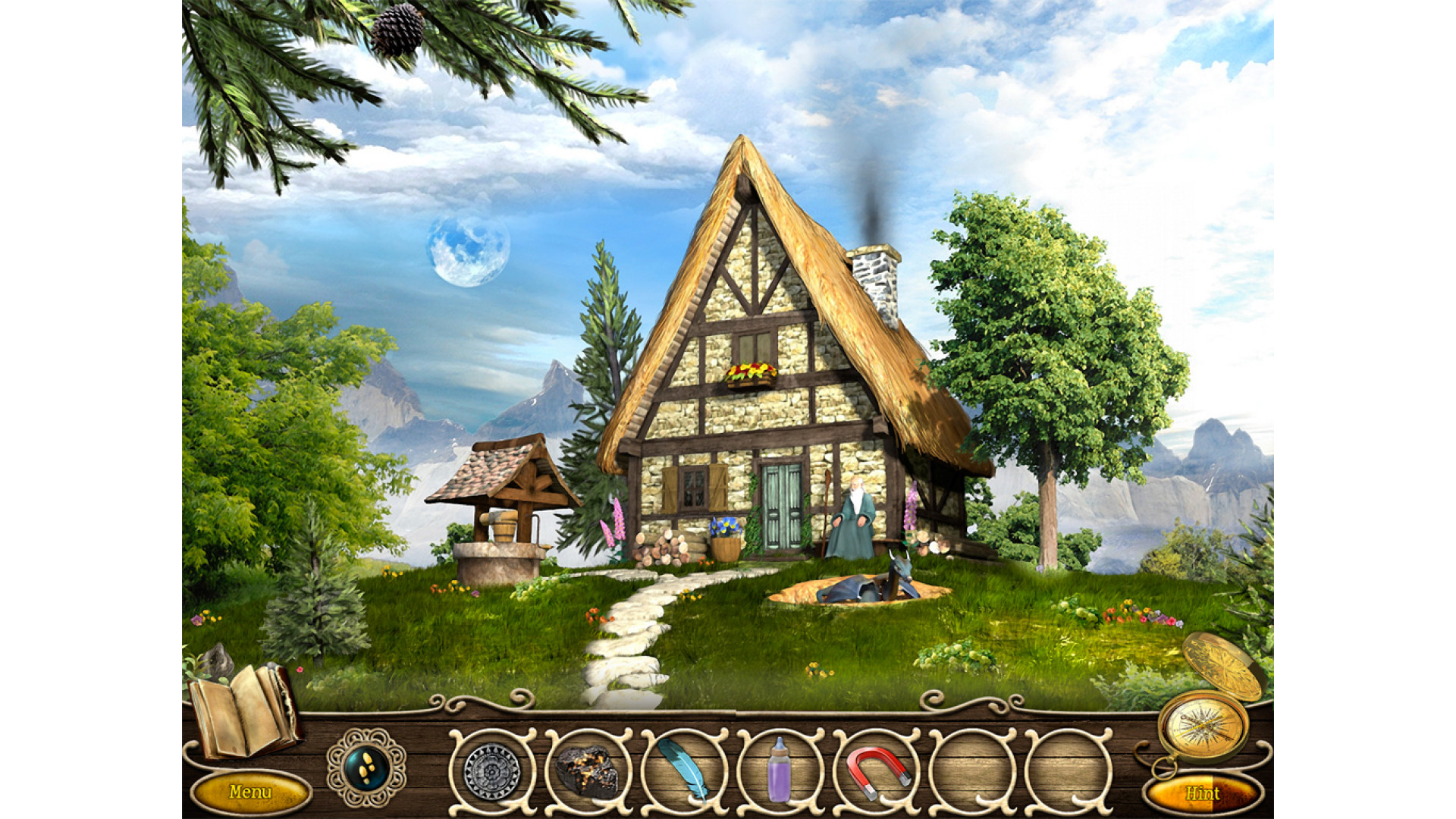Screen dimensions: 1456x819
Task: Select the silver medallion inventory item
Action: pyautogui.click(x=492, y=771)
